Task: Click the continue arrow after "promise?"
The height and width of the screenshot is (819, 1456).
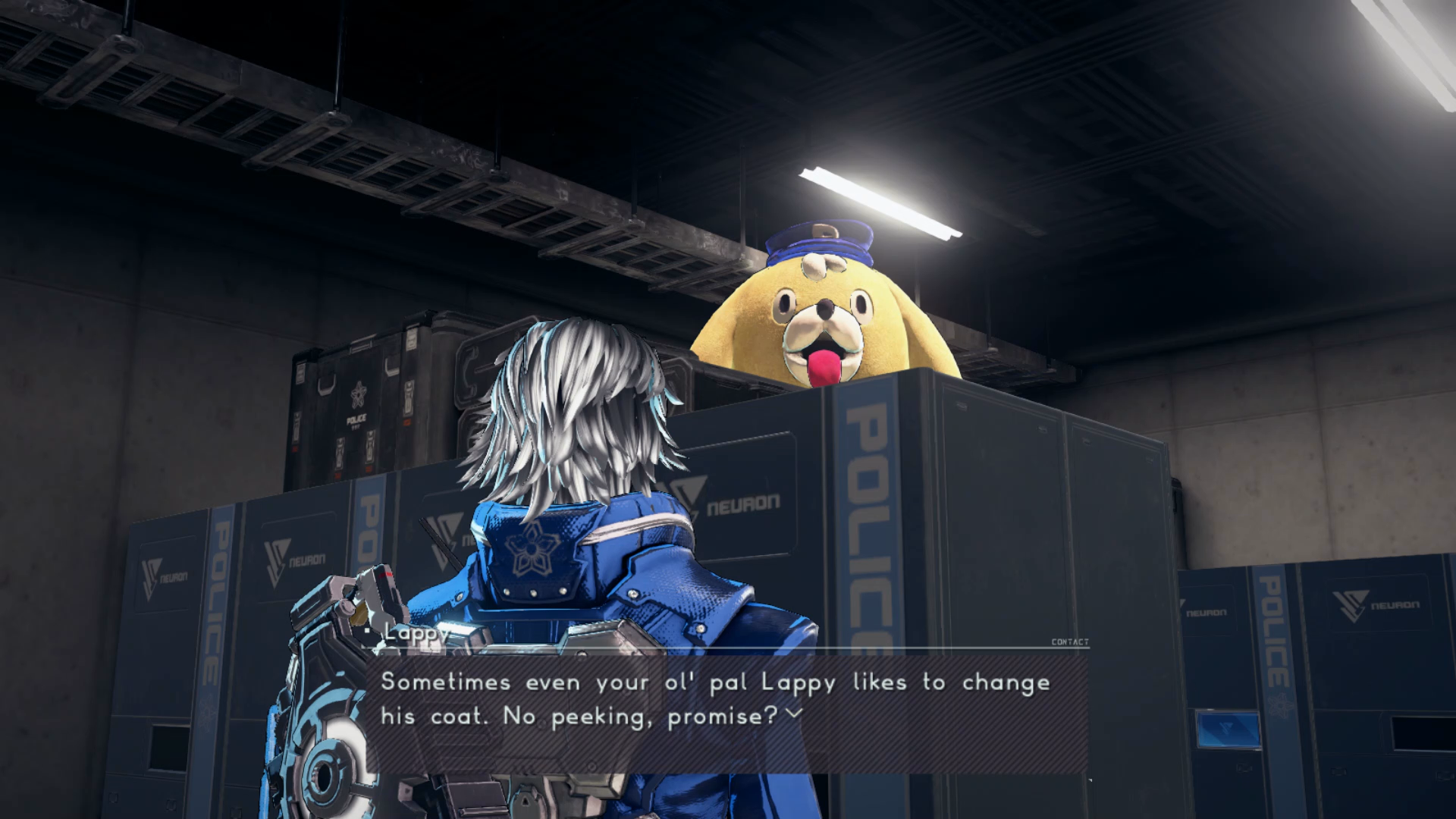Action: click(793, 714)
